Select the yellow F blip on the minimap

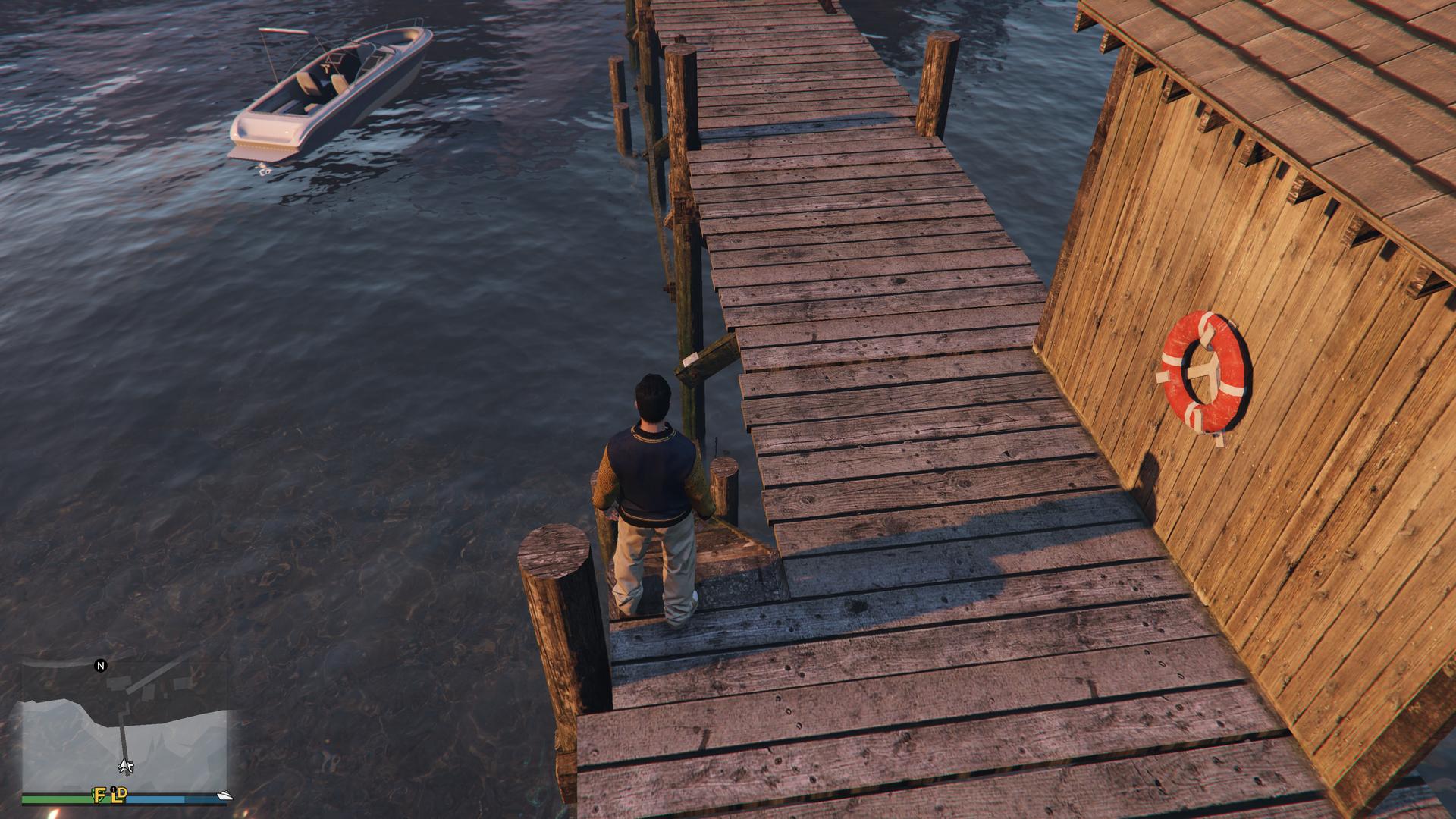pos(99,795)
